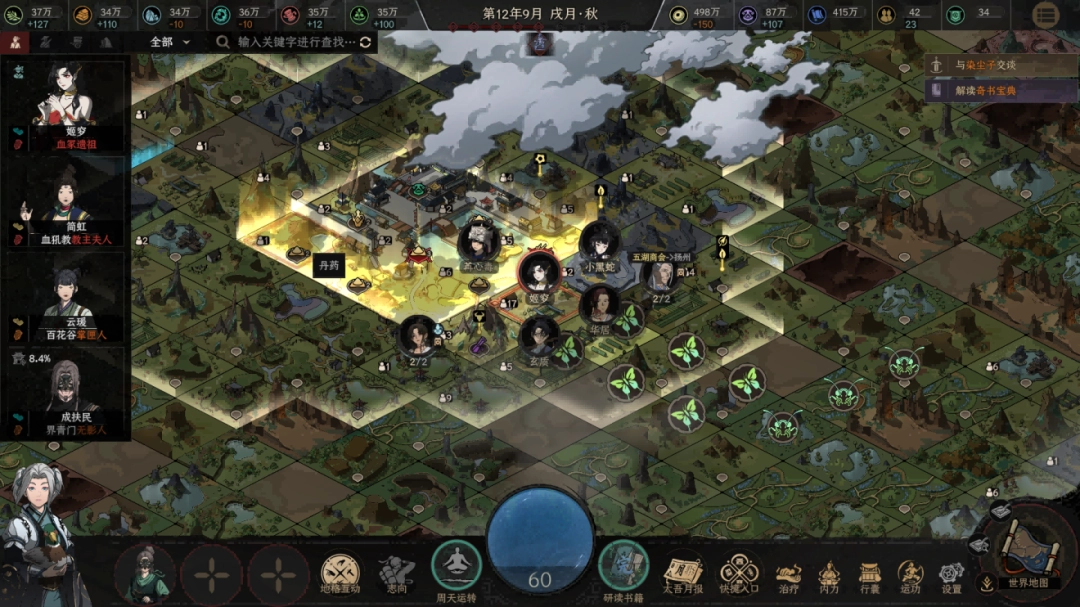Open the 设置 settings menu

[x=951, y=574]
